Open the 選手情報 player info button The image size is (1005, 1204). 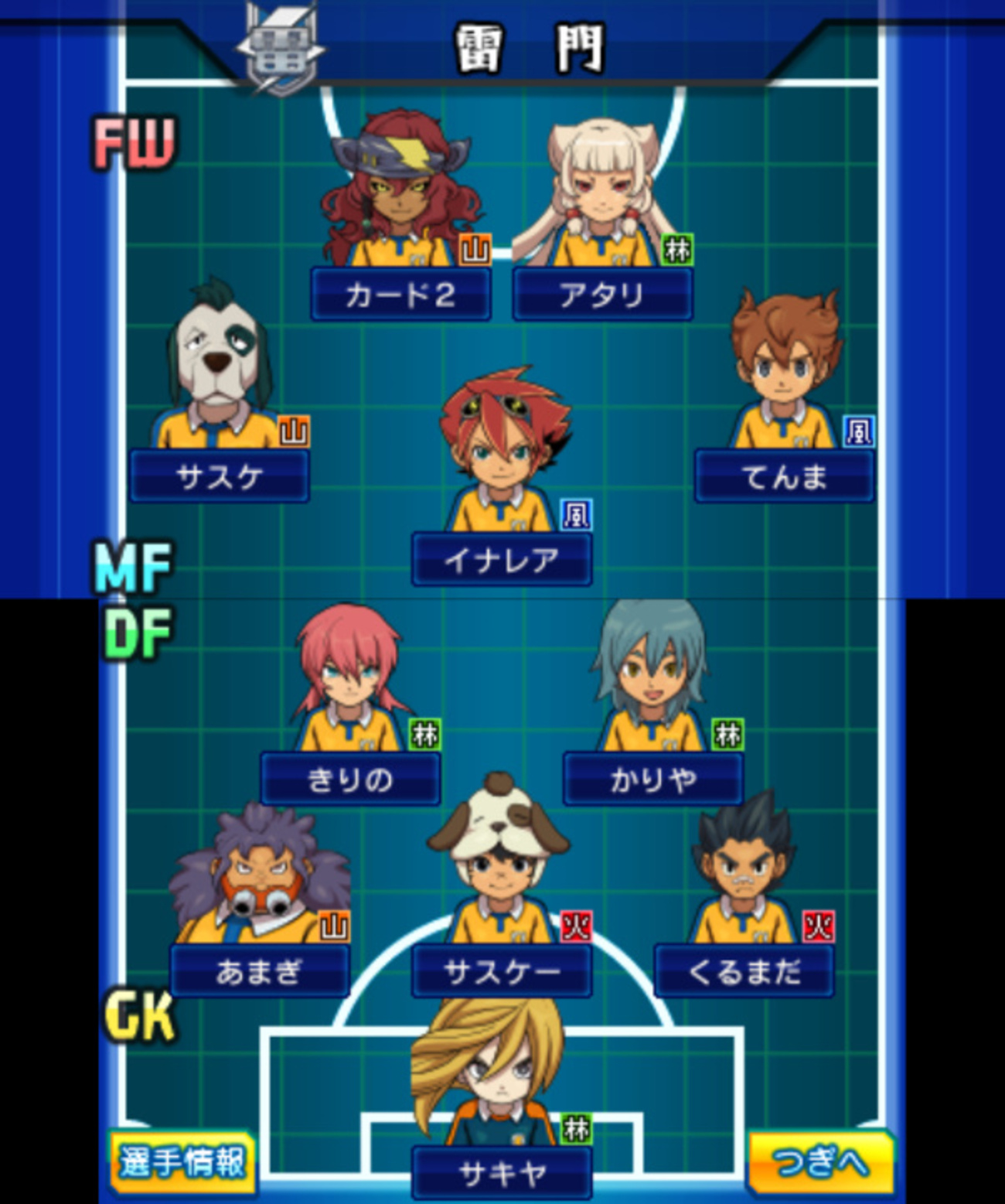[x=182, y=1161]
